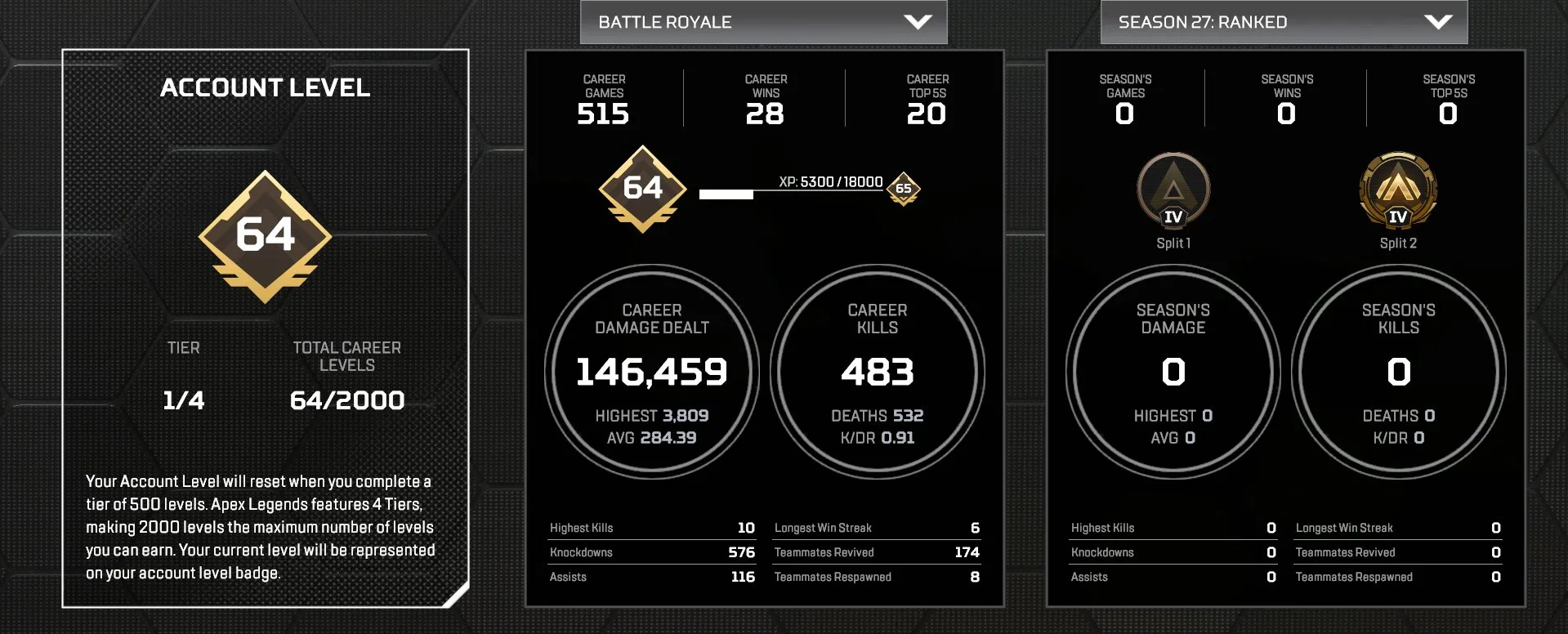Select the Total Career Levels counter

[346, 376]
